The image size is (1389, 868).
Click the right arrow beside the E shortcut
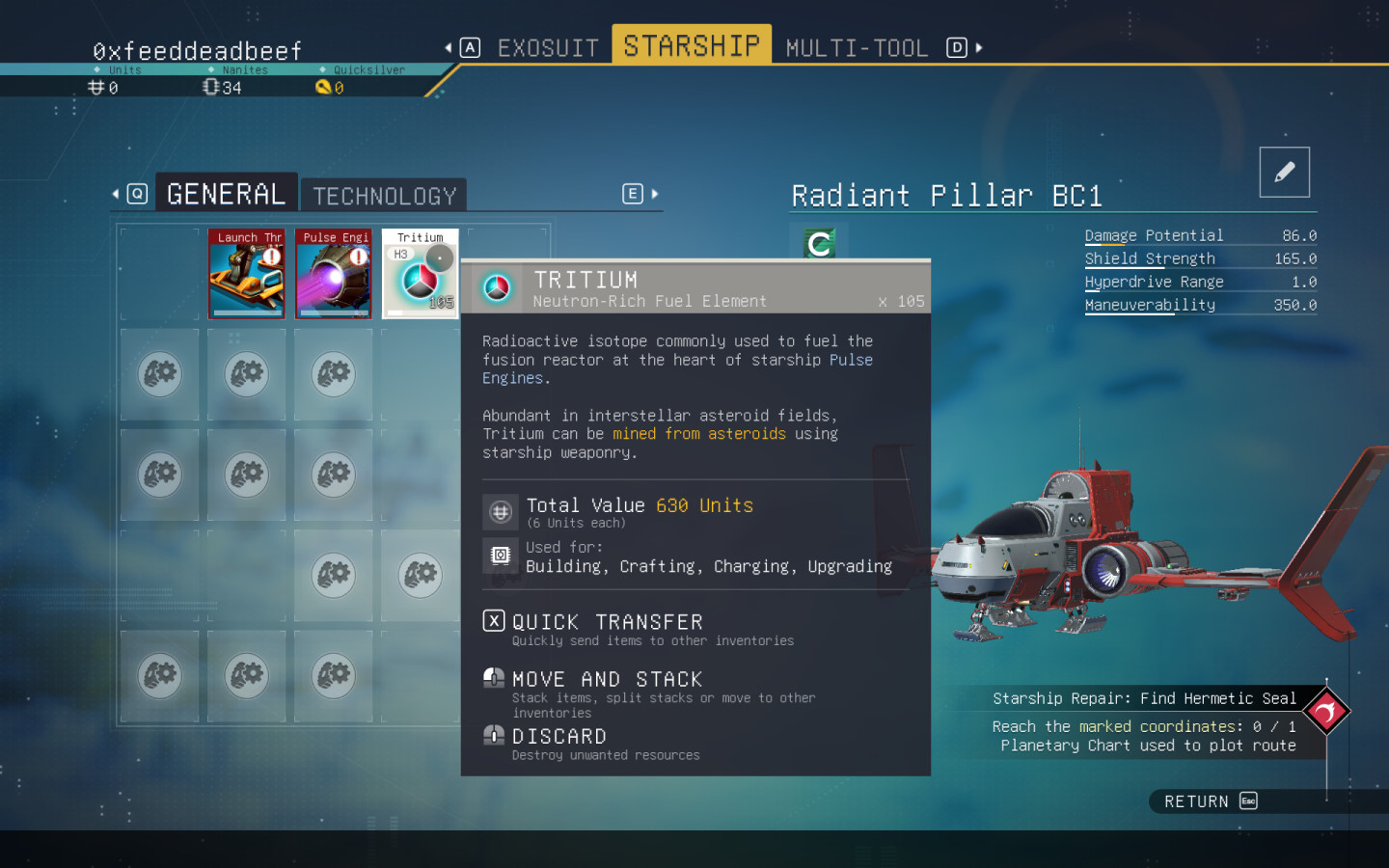655,194
